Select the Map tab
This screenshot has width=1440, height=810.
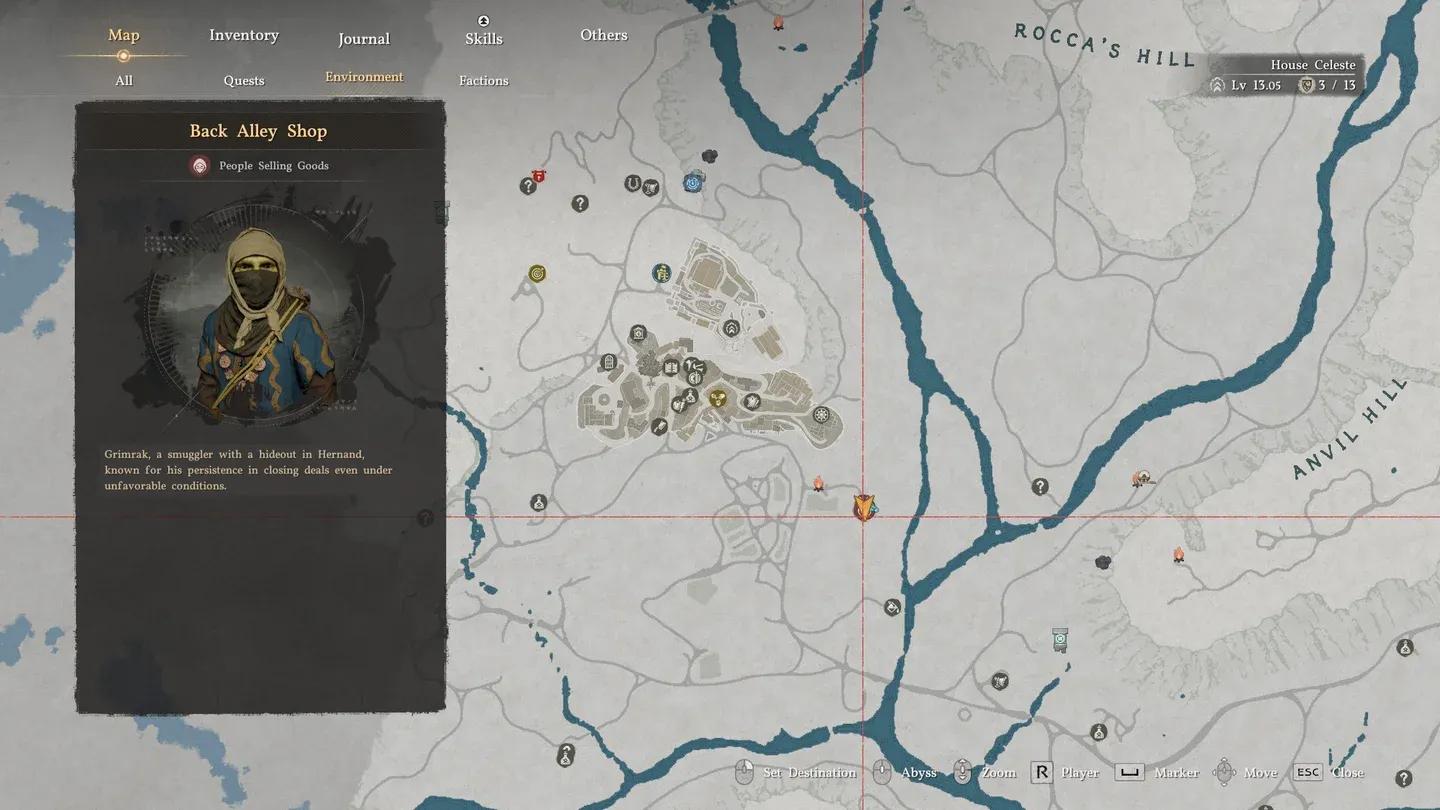(124, 35)
